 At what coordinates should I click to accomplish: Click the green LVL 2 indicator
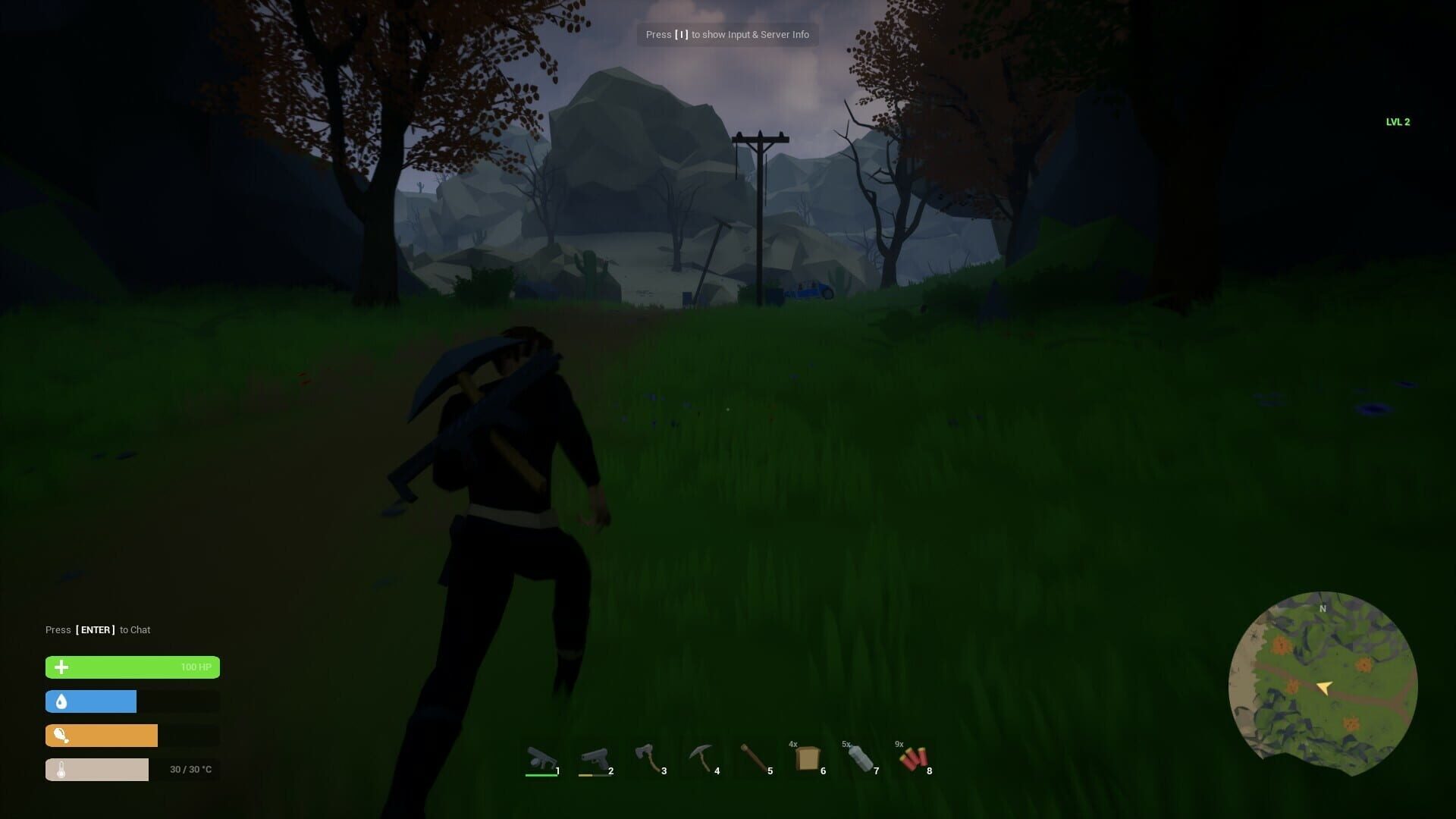1397,121
